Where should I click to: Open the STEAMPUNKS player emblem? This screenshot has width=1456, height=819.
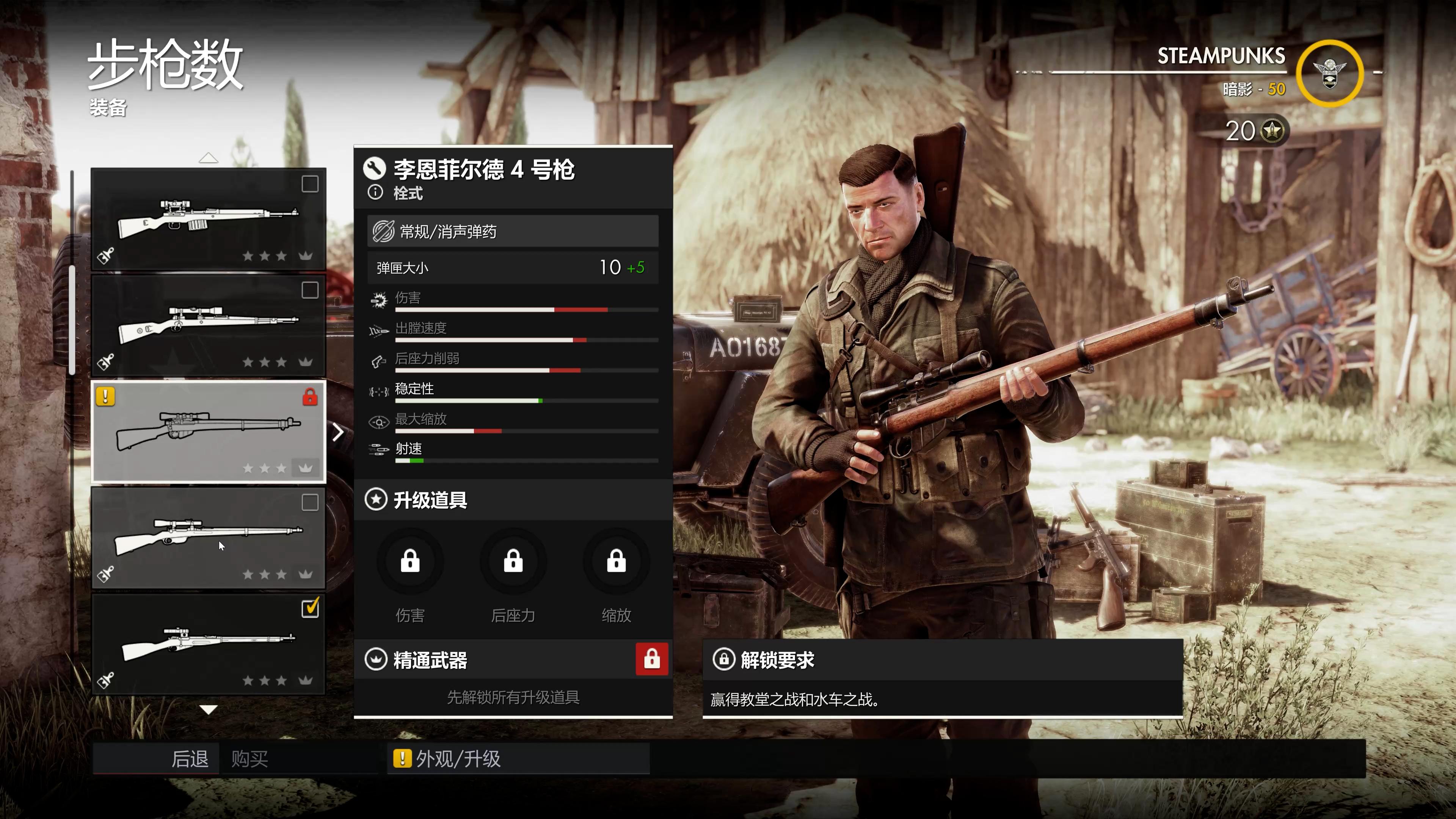(x=1329, y=74)
